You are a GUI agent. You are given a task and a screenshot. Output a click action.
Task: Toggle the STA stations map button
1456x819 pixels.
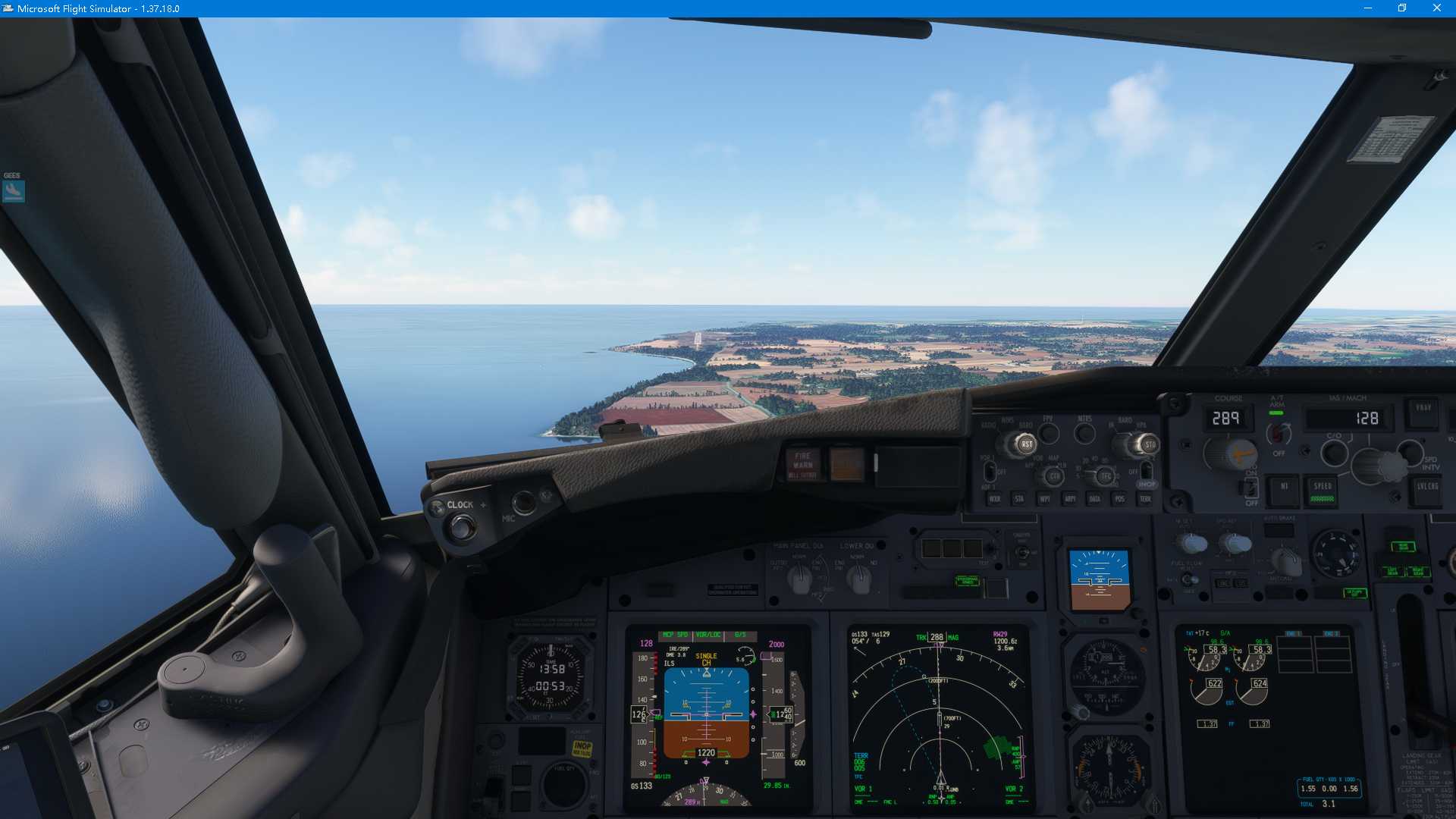1019,499
